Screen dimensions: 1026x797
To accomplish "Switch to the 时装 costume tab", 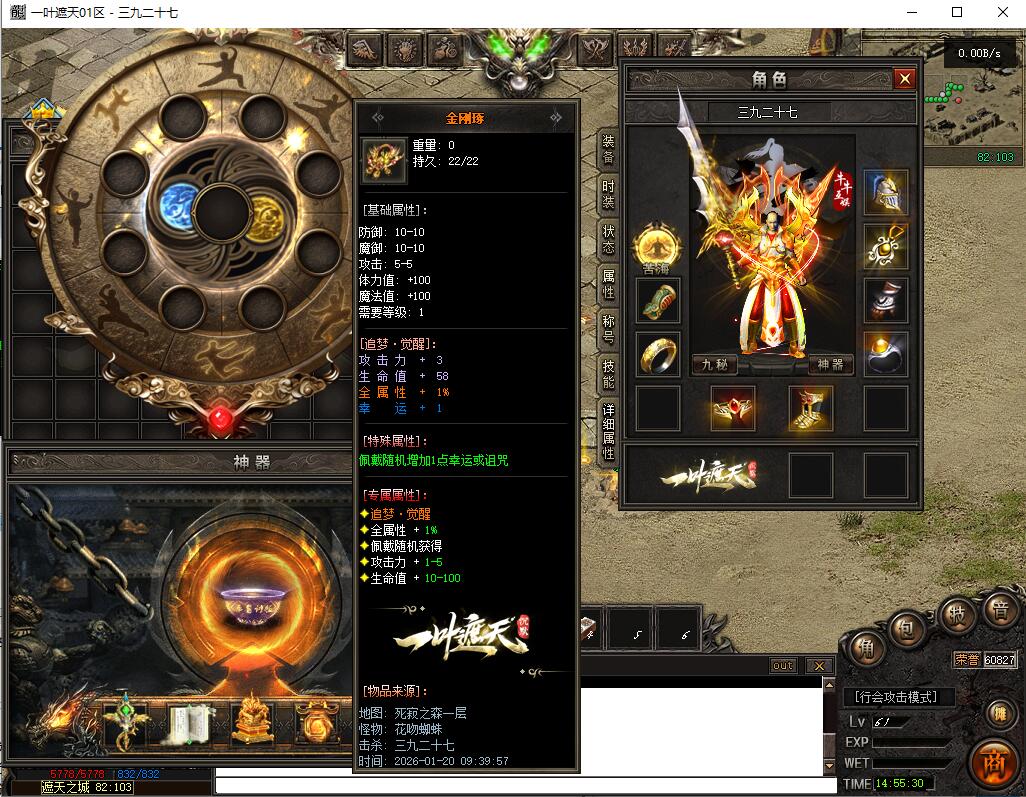I will click(x=608, y=193).
